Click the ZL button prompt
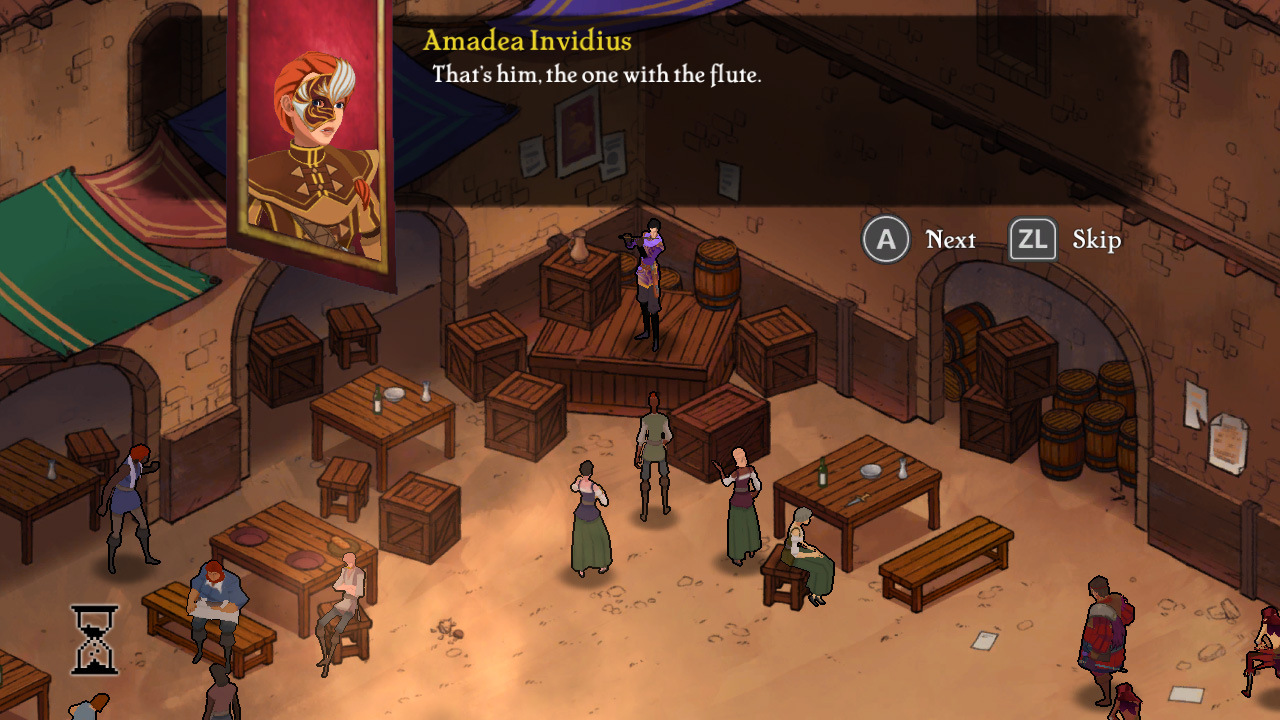1280x720 pixels. pyautogui.click(x=1034, y=239)
